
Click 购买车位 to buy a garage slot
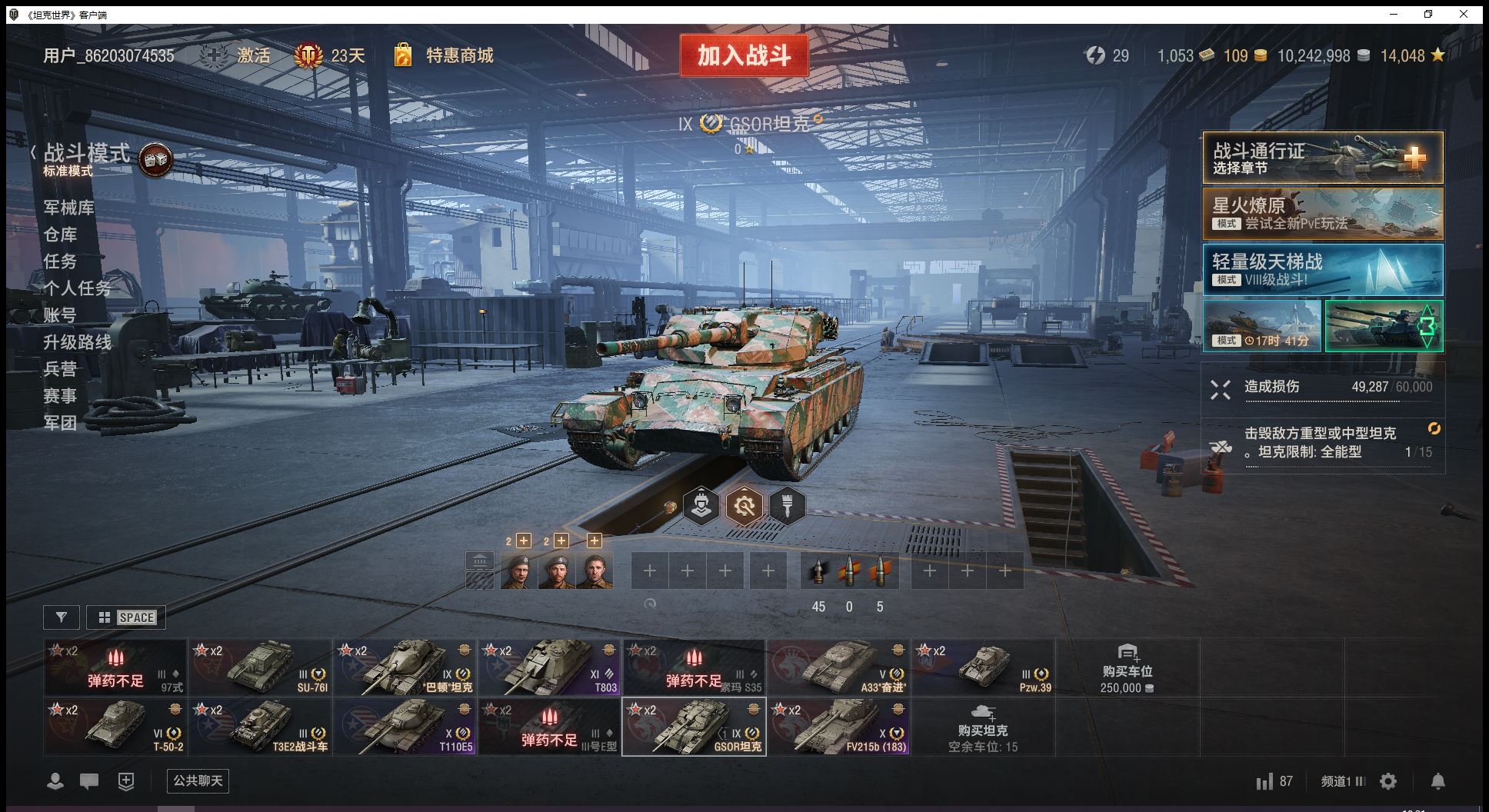tap(1127, 667)
